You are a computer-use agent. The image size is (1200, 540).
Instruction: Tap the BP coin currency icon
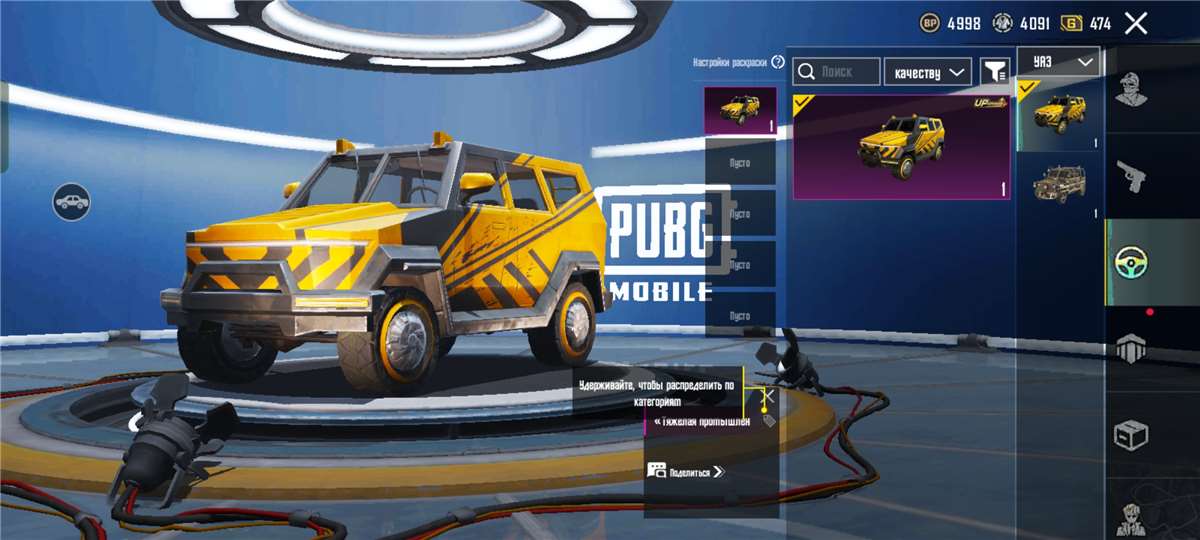pos(930,23)
